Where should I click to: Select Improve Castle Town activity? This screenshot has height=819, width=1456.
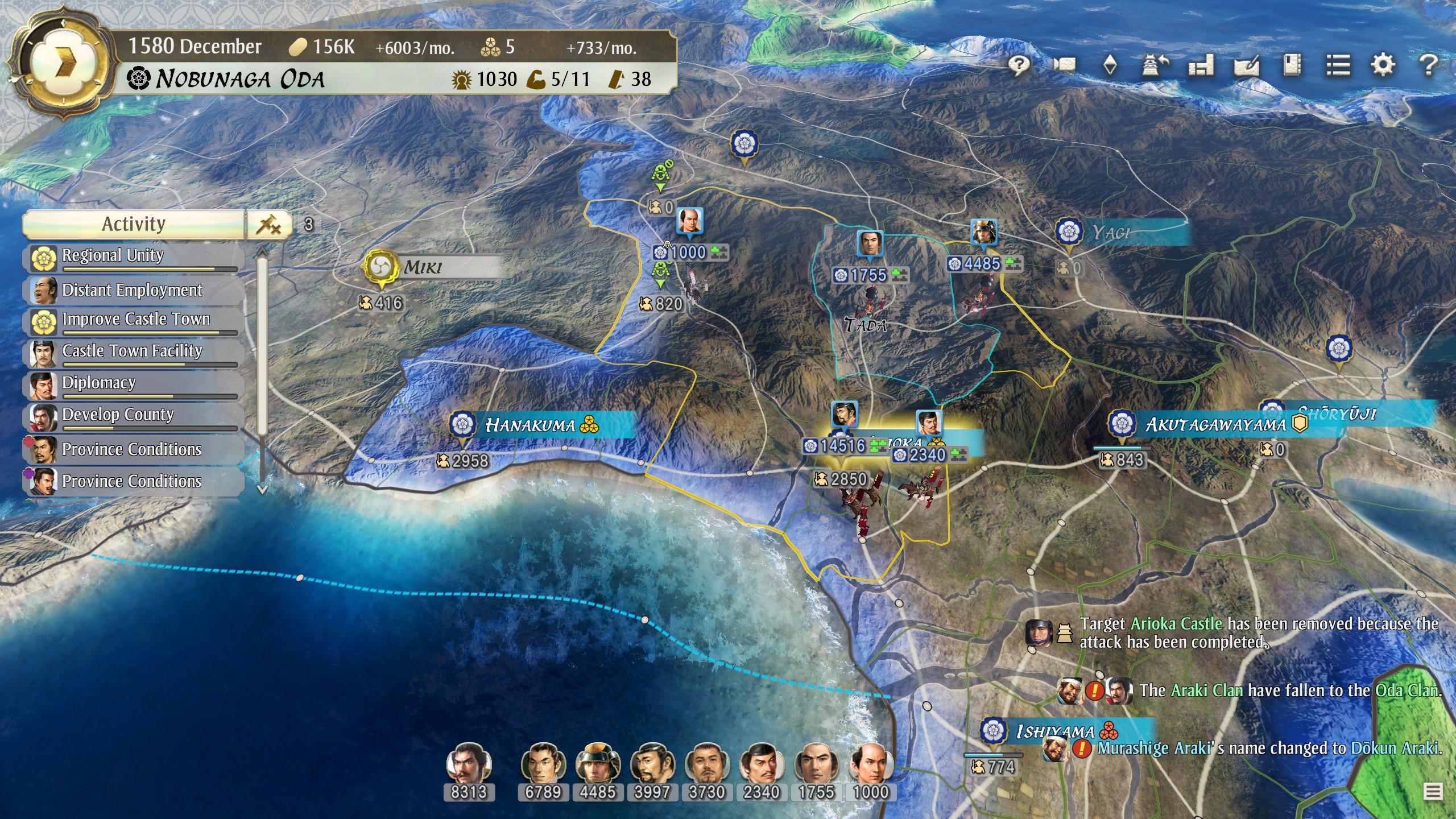(x=134, y=320)
